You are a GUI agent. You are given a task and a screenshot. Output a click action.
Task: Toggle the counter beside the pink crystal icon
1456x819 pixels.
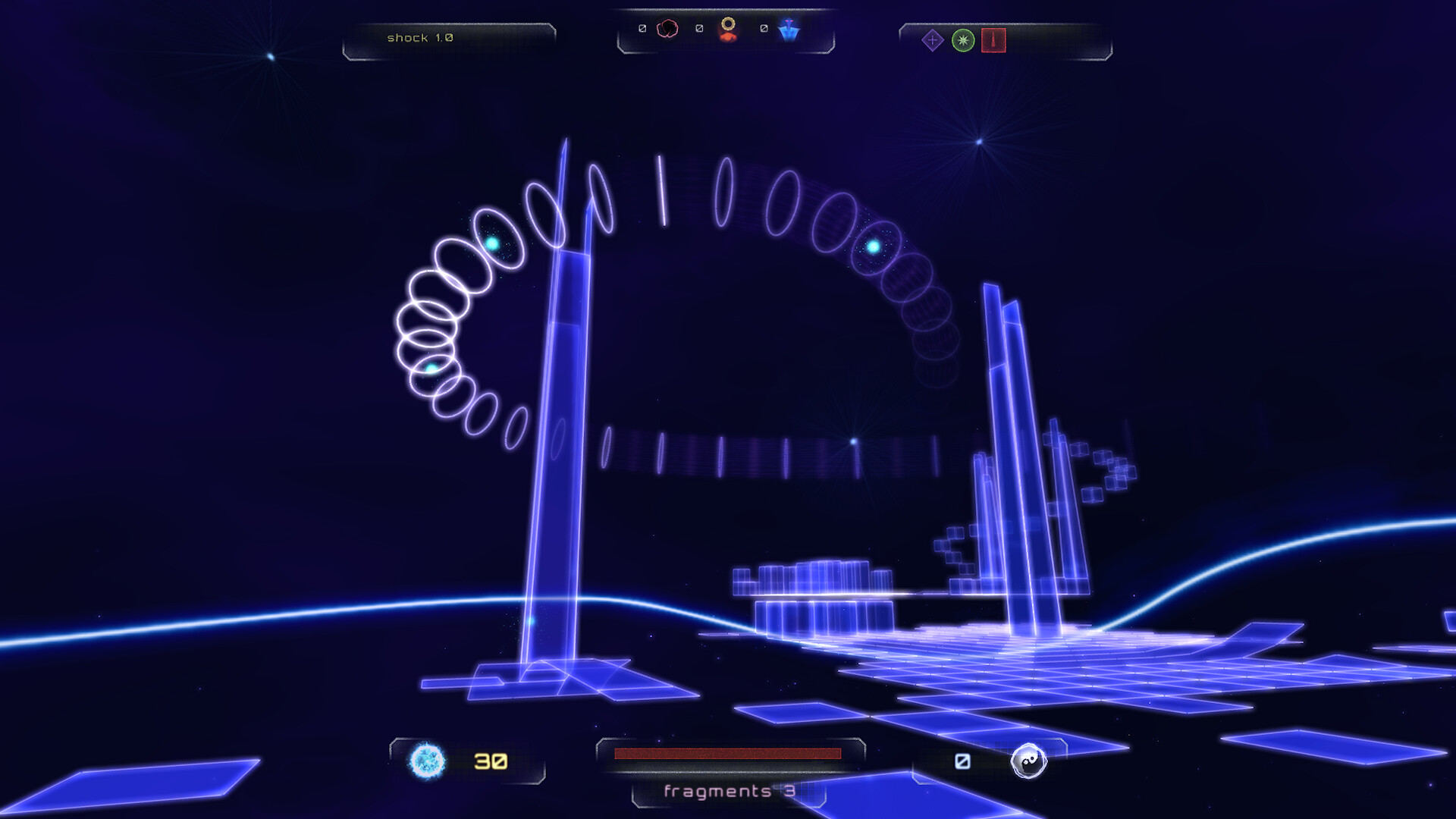click(x=643, y=29)
